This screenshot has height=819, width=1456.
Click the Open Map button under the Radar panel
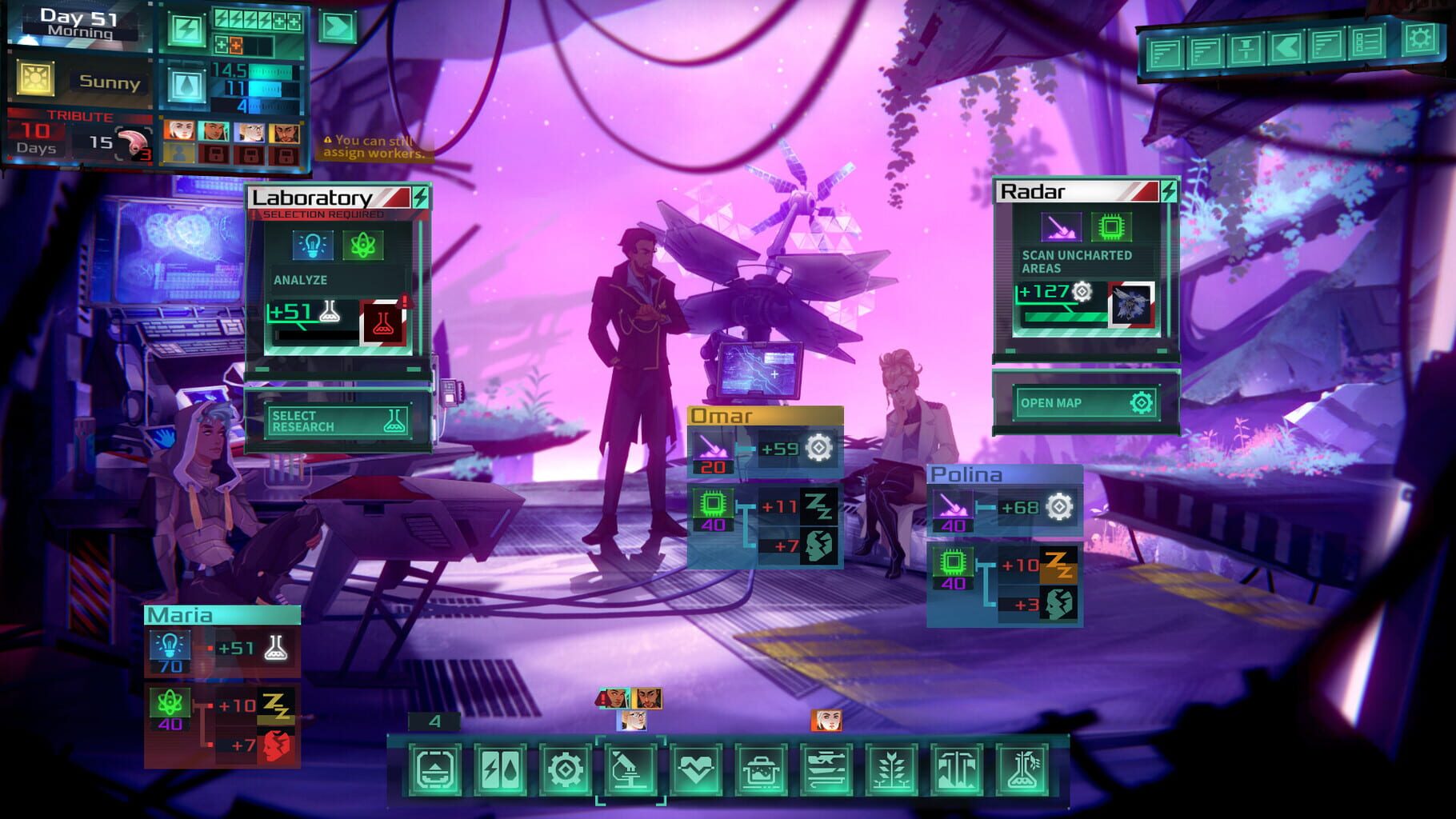tap(1086, 402)
